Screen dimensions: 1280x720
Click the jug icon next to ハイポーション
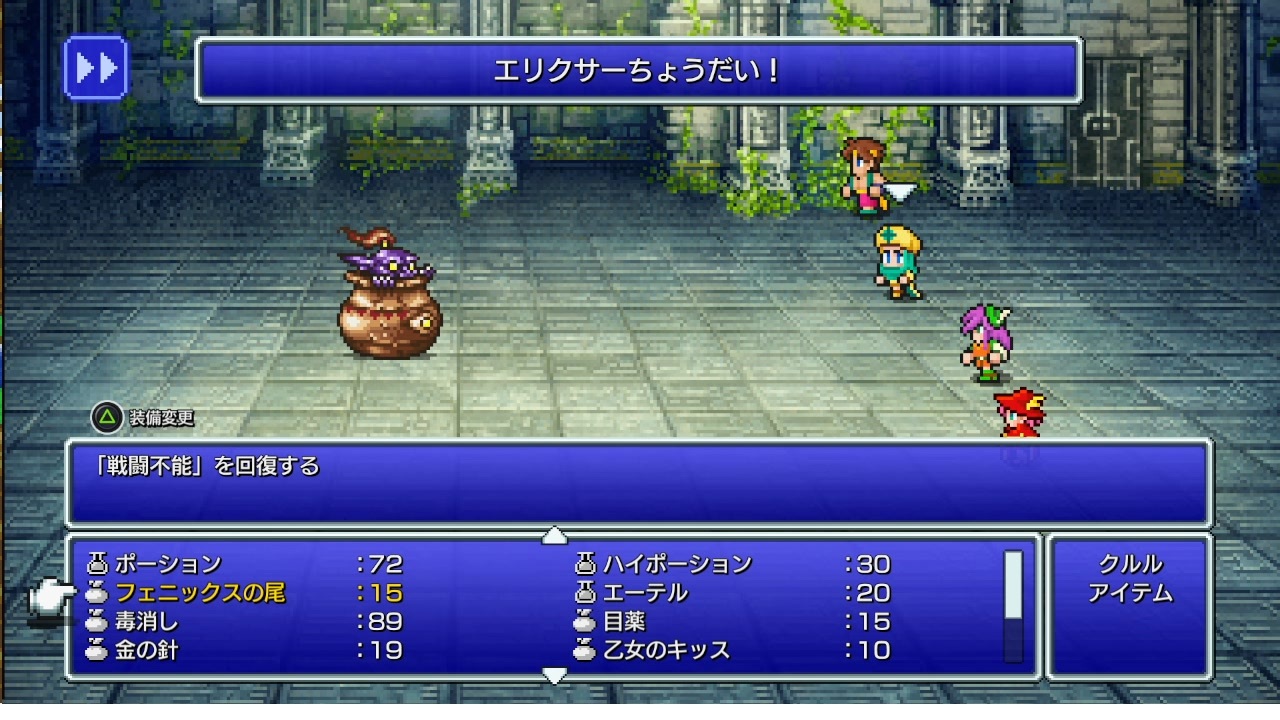point(584,563)
